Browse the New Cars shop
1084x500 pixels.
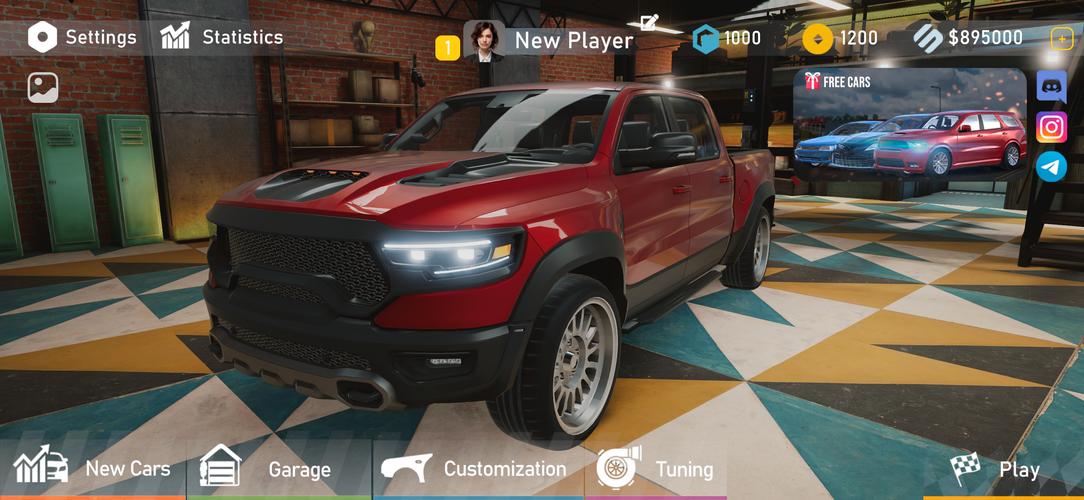point(92,468)
